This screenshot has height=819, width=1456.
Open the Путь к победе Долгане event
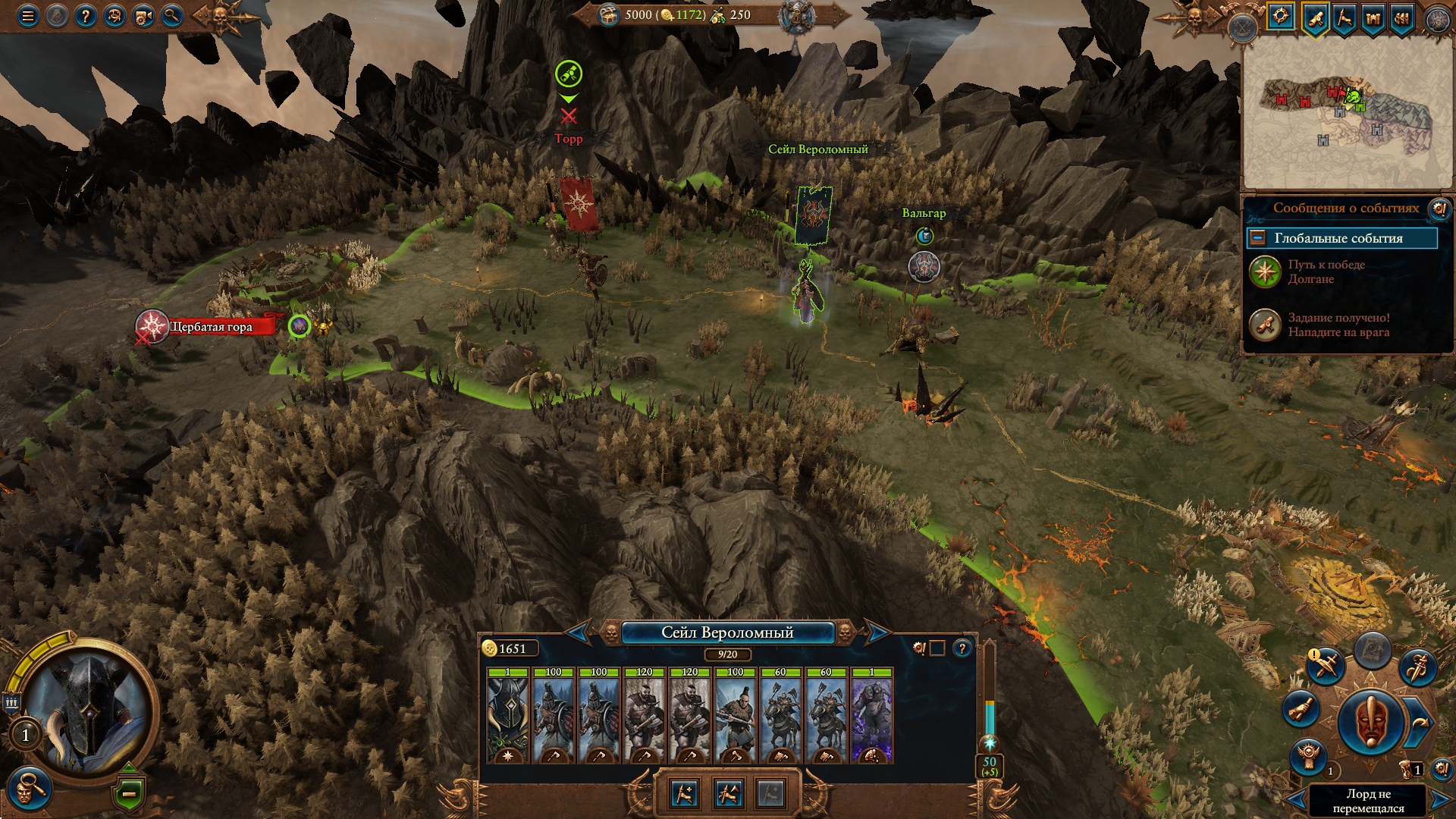(x=1326, y=271)
